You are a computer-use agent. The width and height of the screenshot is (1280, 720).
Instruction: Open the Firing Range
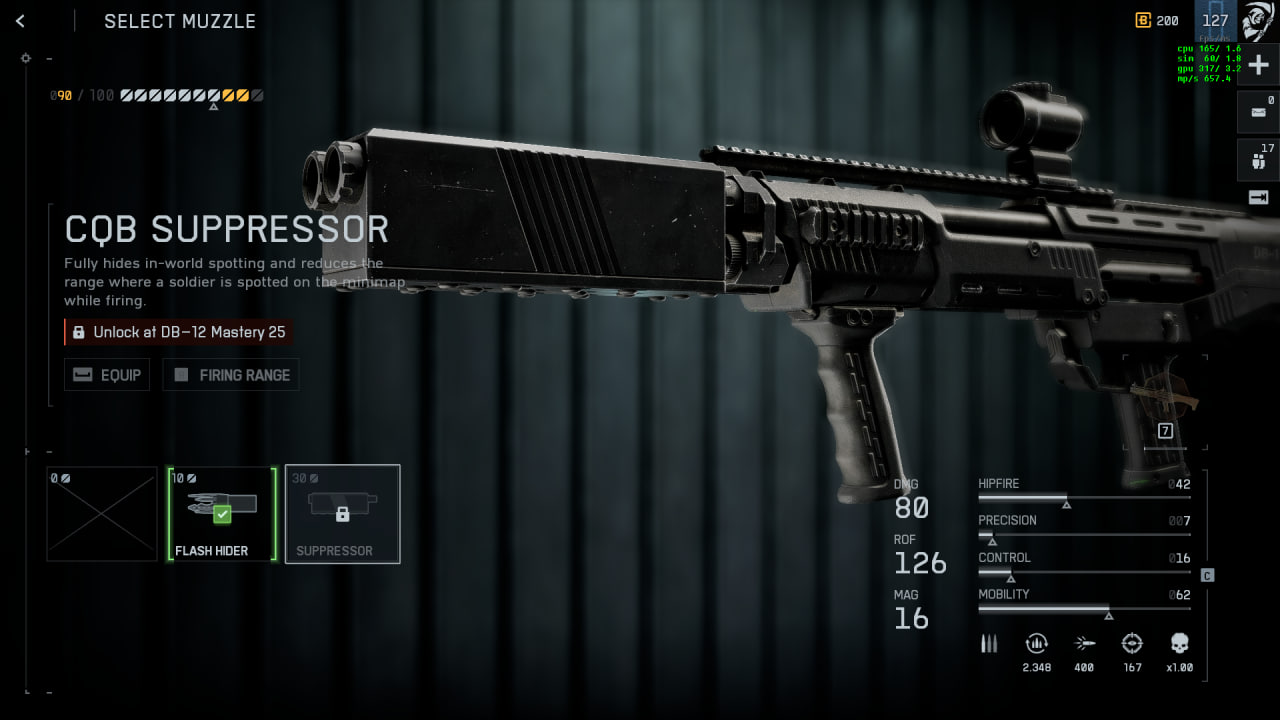(231, 375)
